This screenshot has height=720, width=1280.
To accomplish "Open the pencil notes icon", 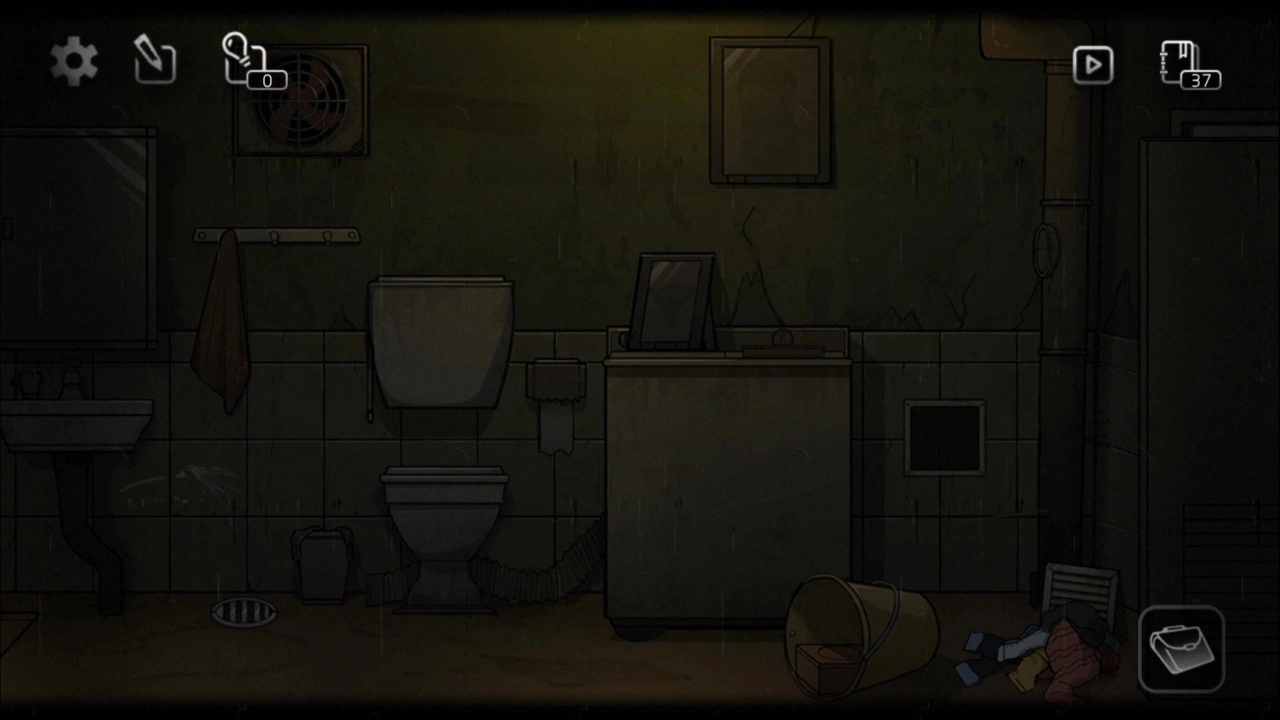I will [155, 61].
